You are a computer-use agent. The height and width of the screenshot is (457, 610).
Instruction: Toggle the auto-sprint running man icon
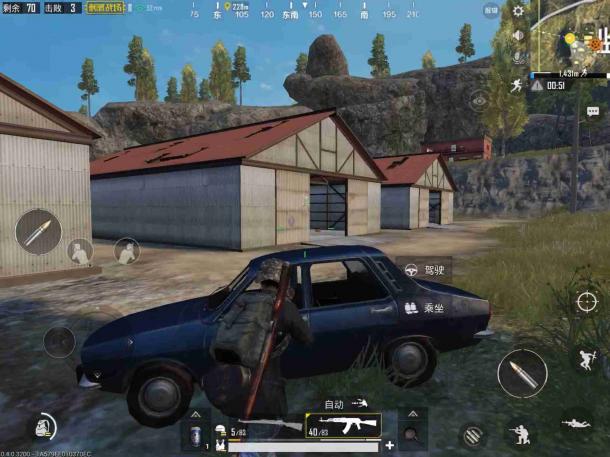click(x=517, y=85)
